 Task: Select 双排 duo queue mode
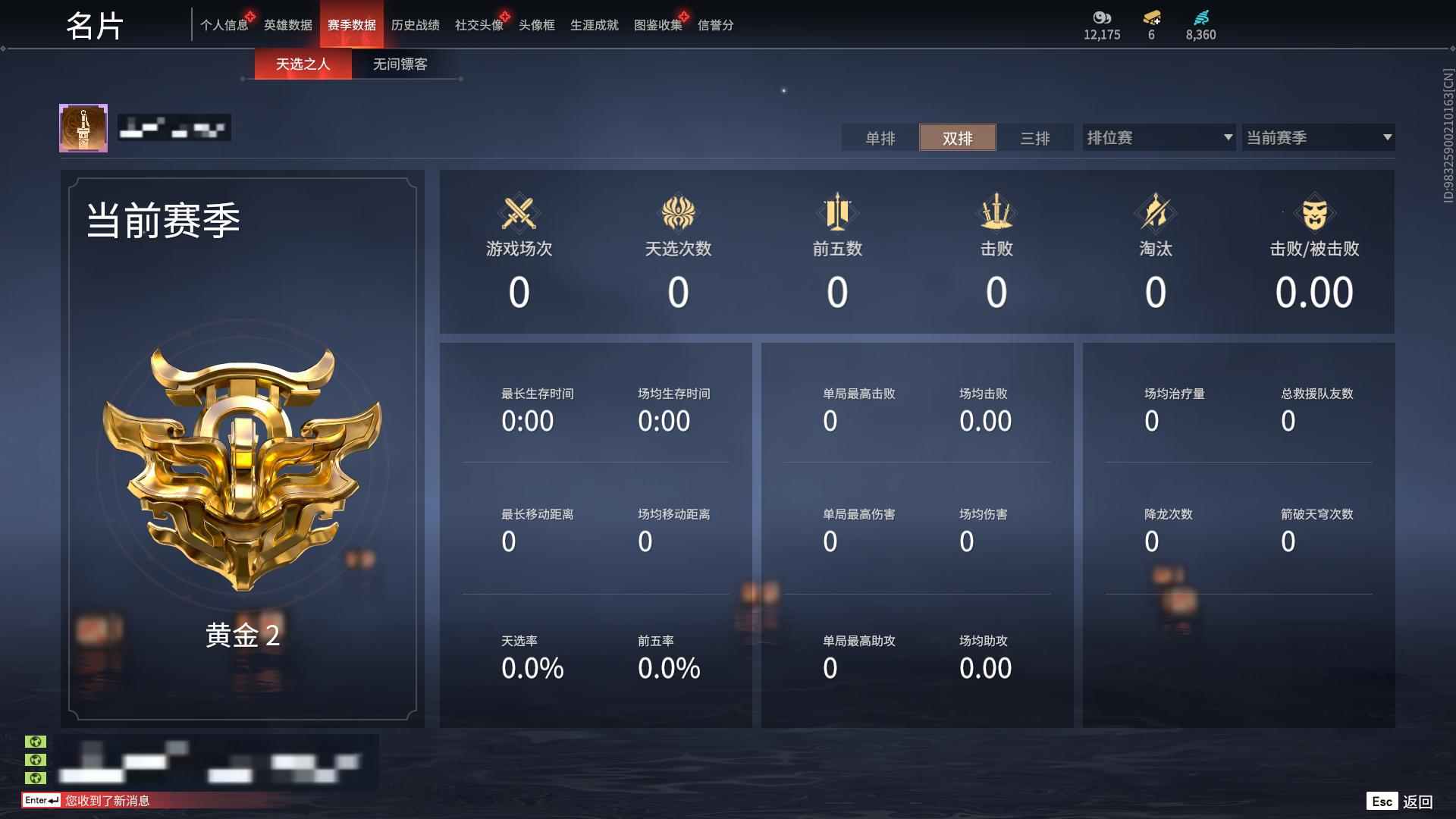tap(958, 138)
